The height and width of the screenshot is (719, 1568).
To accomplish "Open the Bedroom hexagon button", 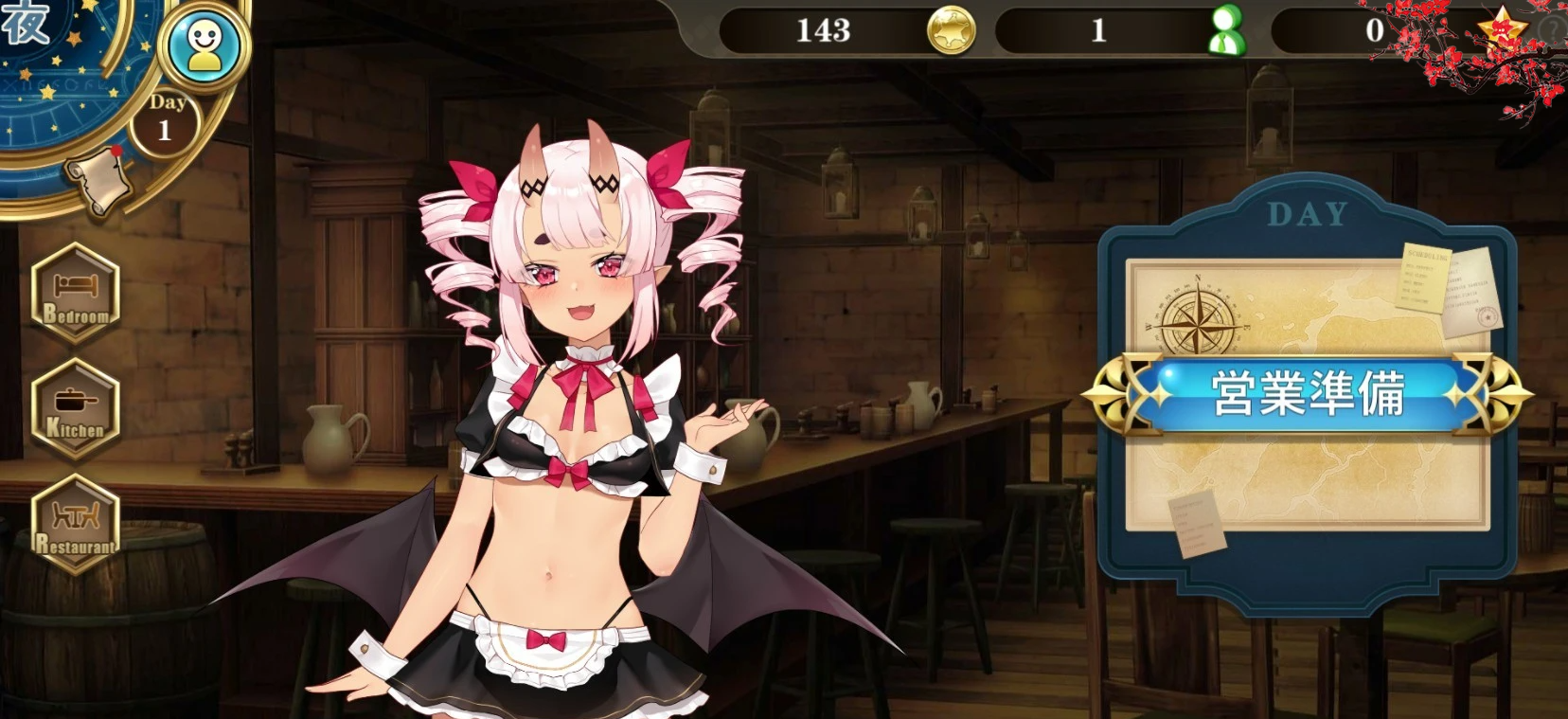I will pyautogui.click(x=76, y=293).
